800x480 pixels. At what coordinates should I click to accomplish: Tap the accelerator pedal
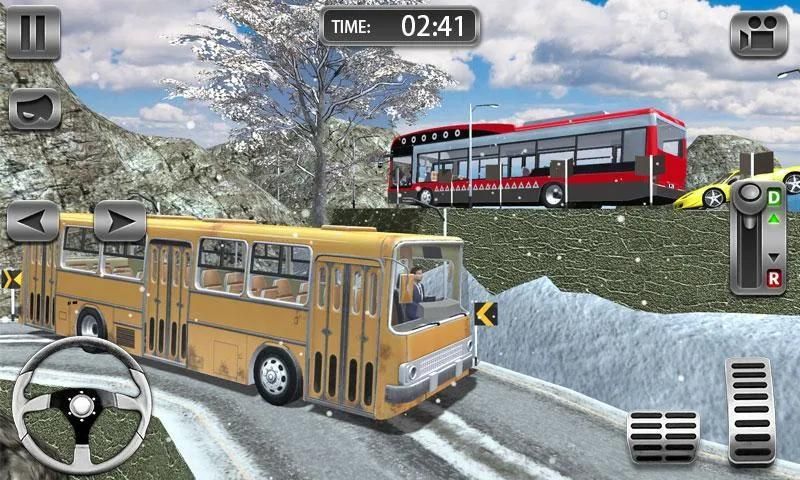(x=749, y=410)
